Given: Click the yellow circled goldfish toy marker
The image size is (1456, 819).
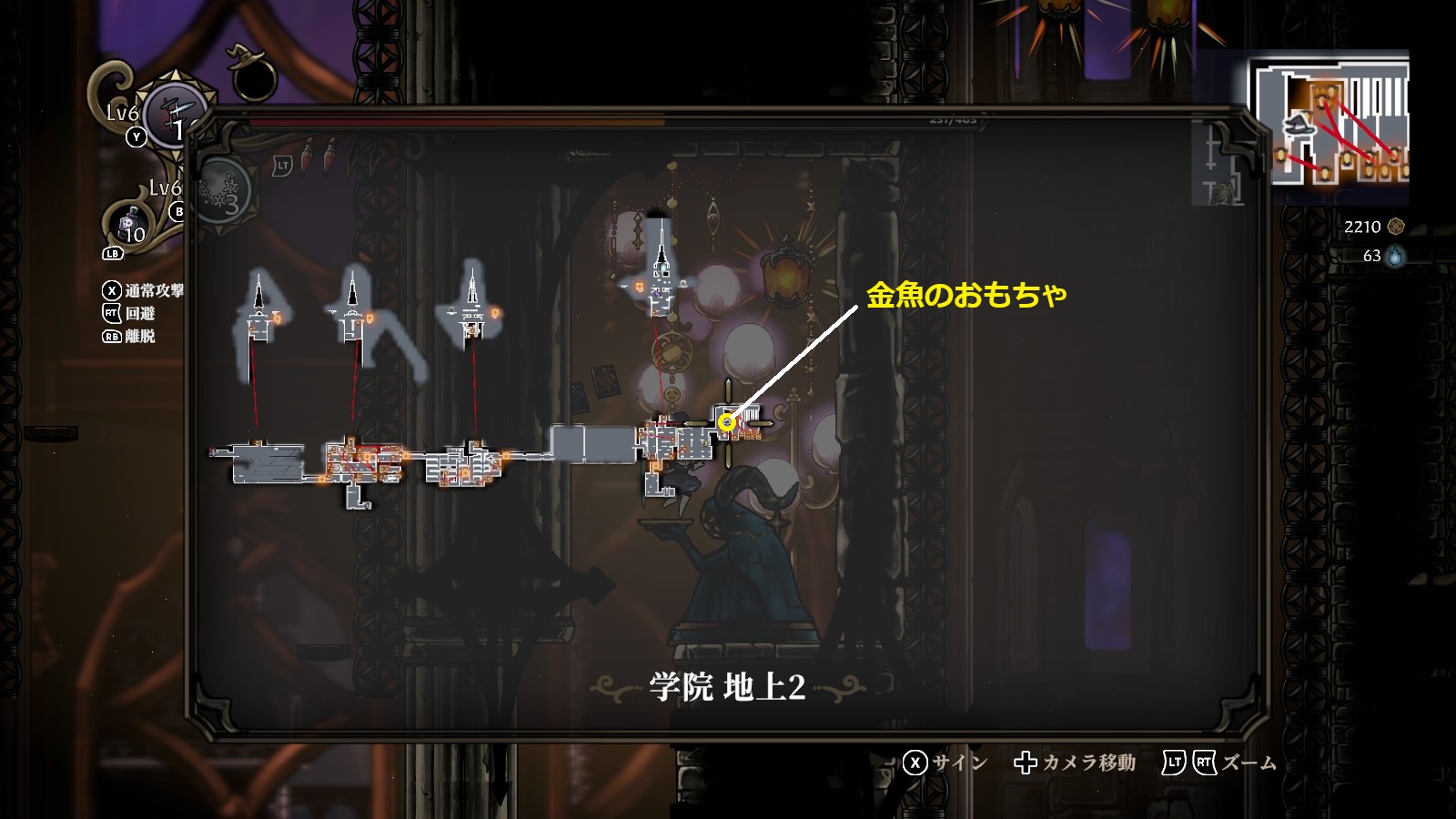Looking at the screenshot, I should click(x=726, y=422).
